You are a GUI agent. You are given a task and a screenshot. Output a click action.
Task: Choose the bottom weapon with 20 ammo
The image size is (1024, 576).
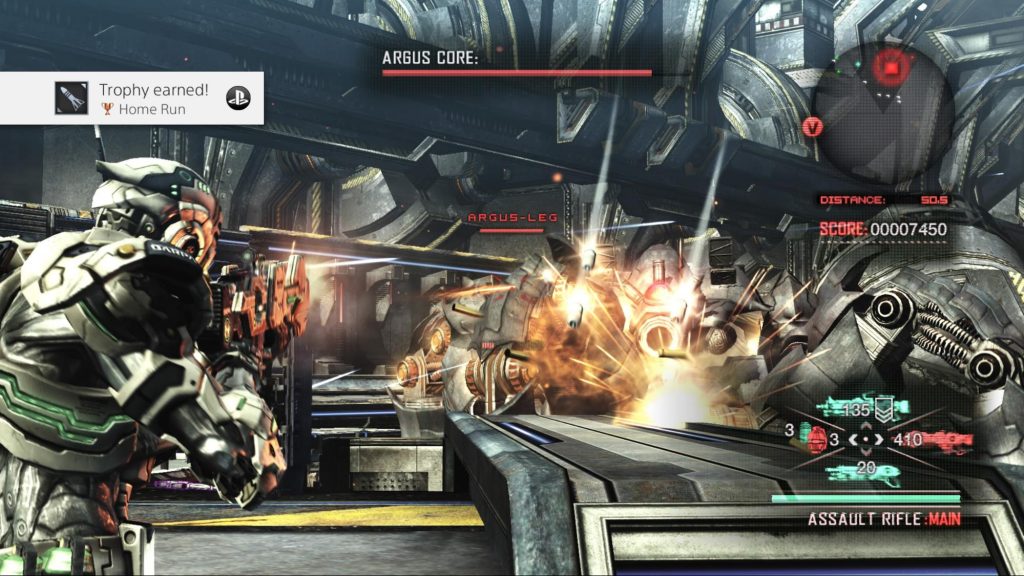coord(863,473)
